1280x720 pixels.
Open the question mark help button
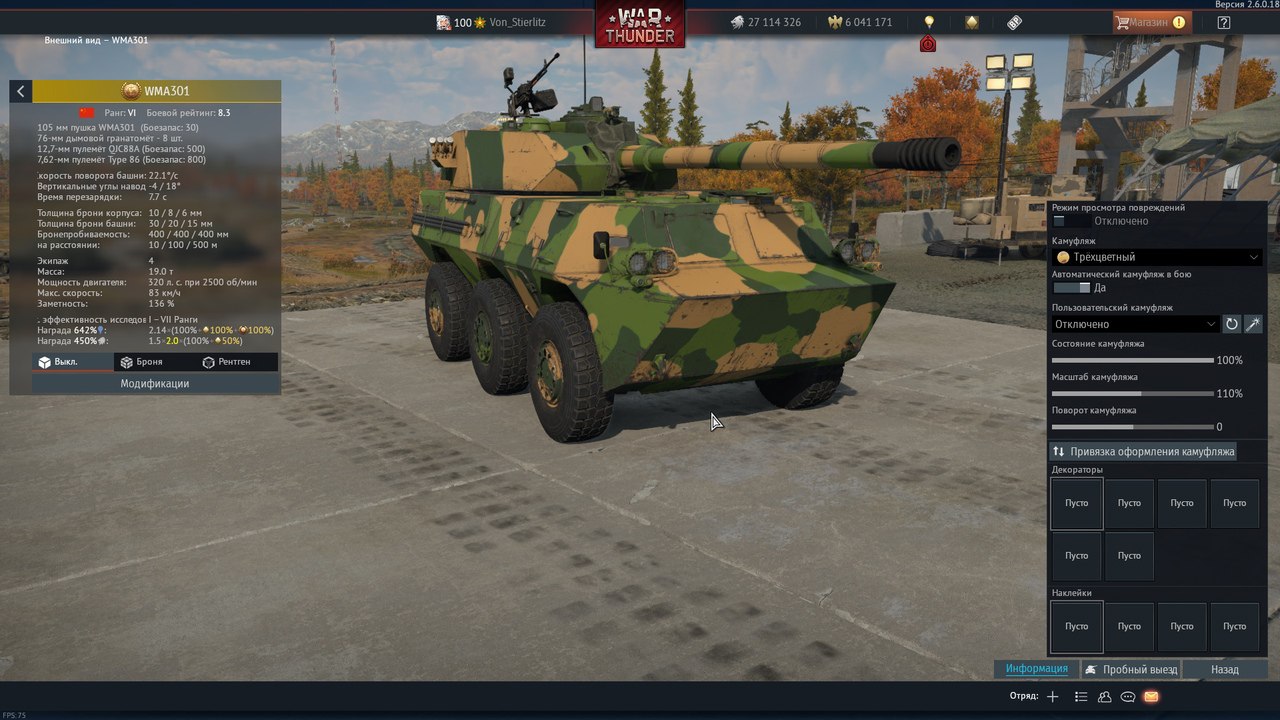pos(1224,22)
